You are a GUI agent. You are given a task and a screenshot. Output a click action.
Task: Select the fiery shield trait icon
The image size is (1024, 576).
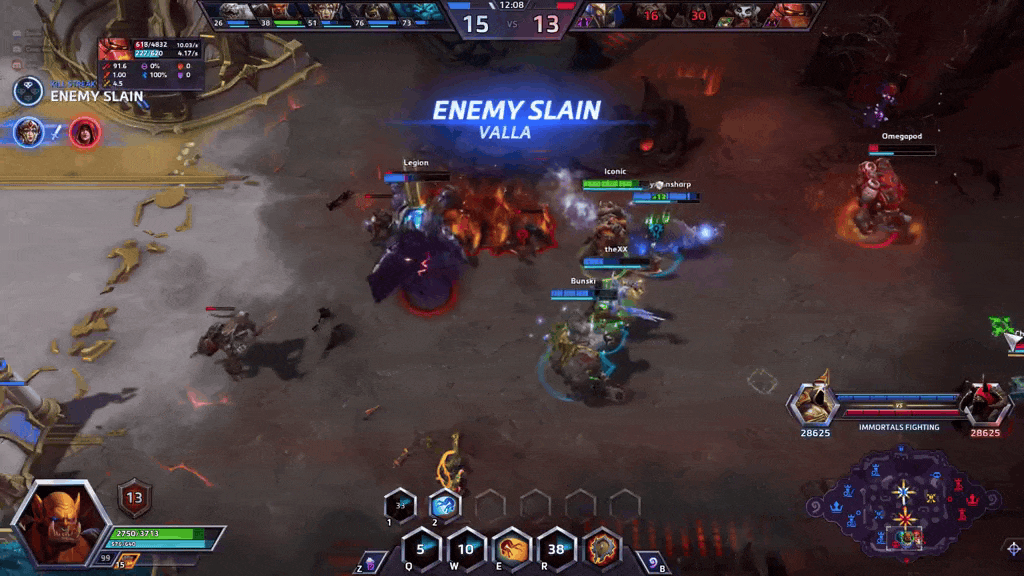pyautogui.click(x=601, y=548)
